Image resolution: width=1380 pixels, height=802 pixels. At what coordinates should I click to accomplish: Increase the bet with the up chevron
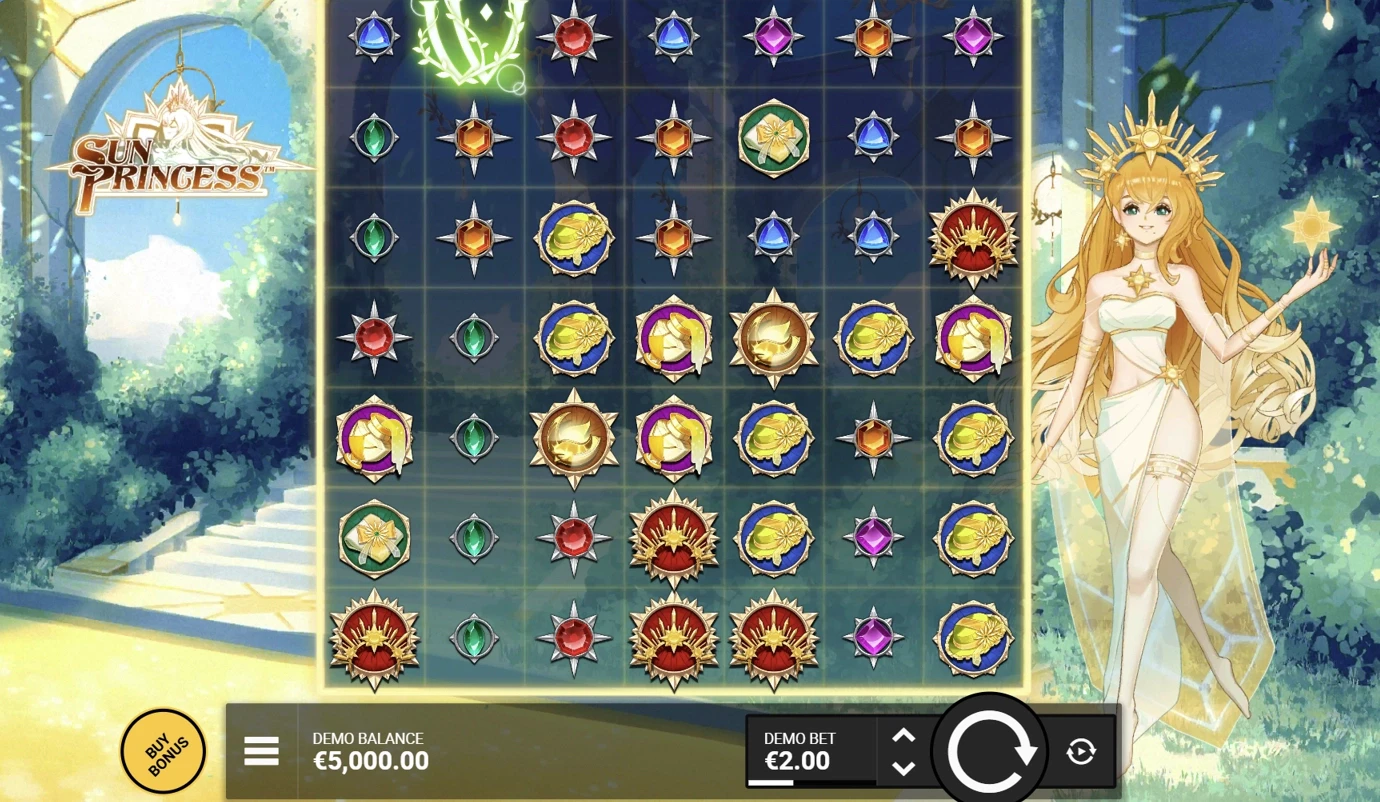tap(903, 736)
